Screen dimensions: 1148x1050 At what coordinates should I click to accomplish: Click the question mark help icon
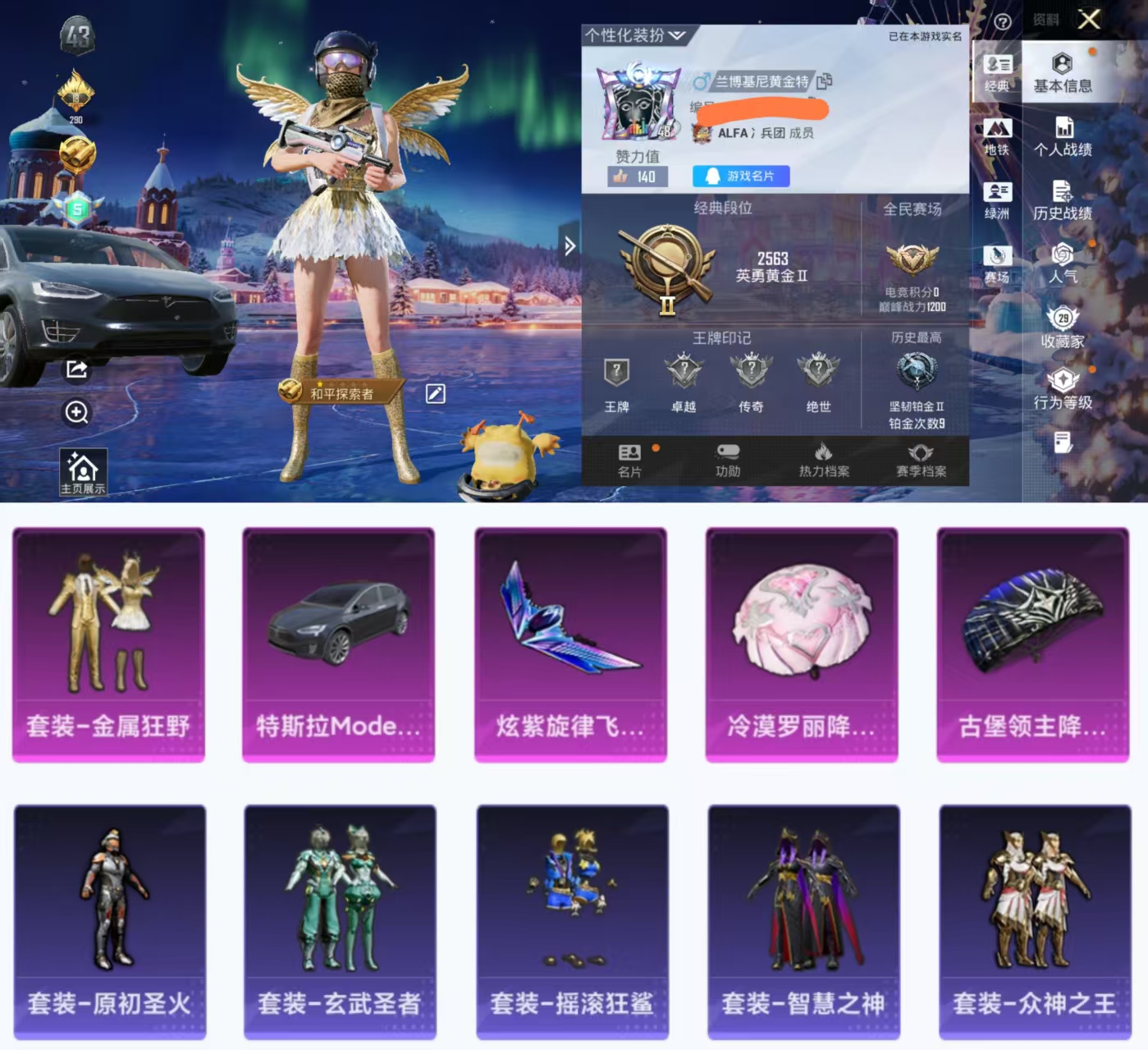point(1003,21)
